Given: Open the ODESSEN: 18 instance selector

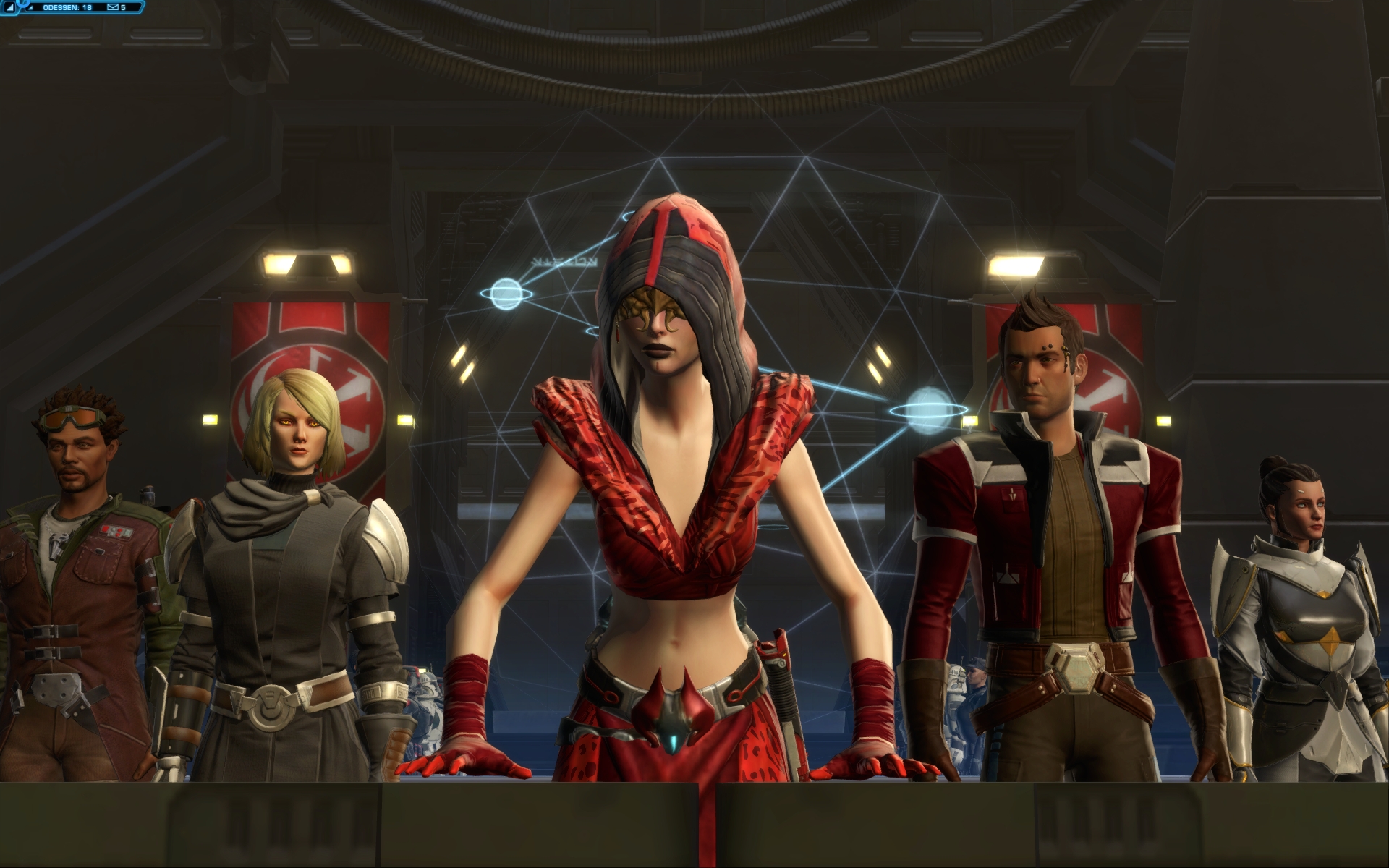Looking at the screenshot, I should (x=67, y=7).
